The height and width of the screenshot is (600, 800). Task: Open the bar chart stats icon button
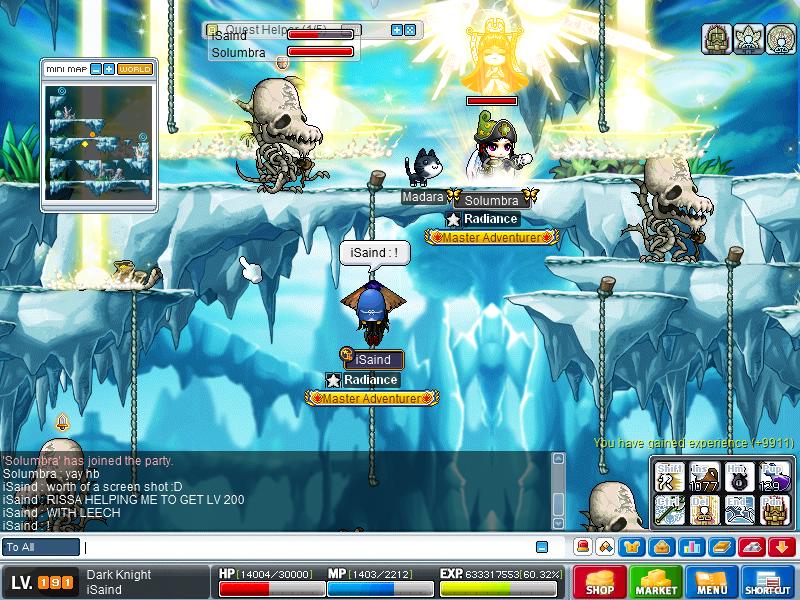[x=690, y=546]
